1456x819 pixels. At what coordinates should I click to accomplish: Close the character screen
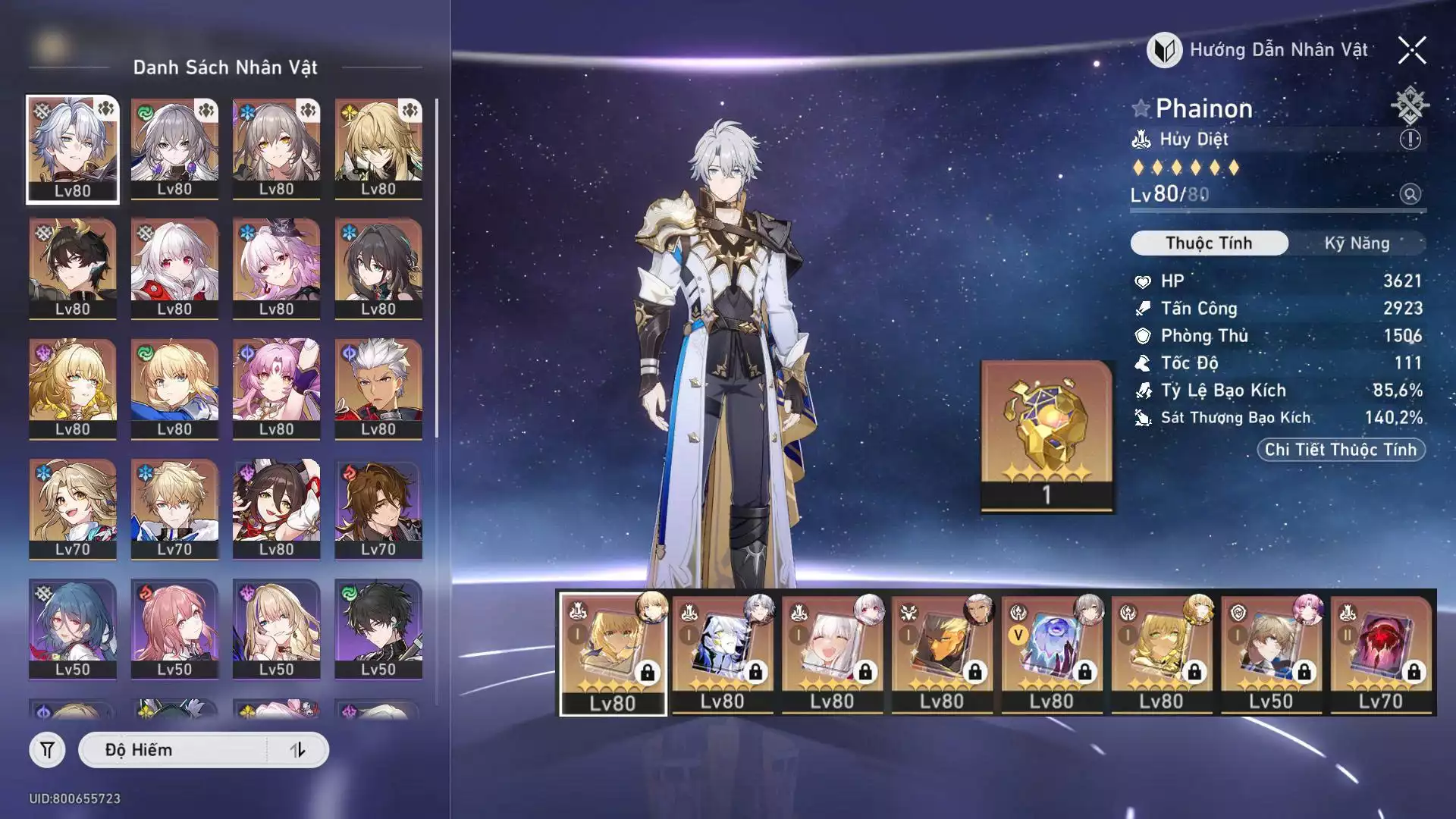[x=1411, y=51]
